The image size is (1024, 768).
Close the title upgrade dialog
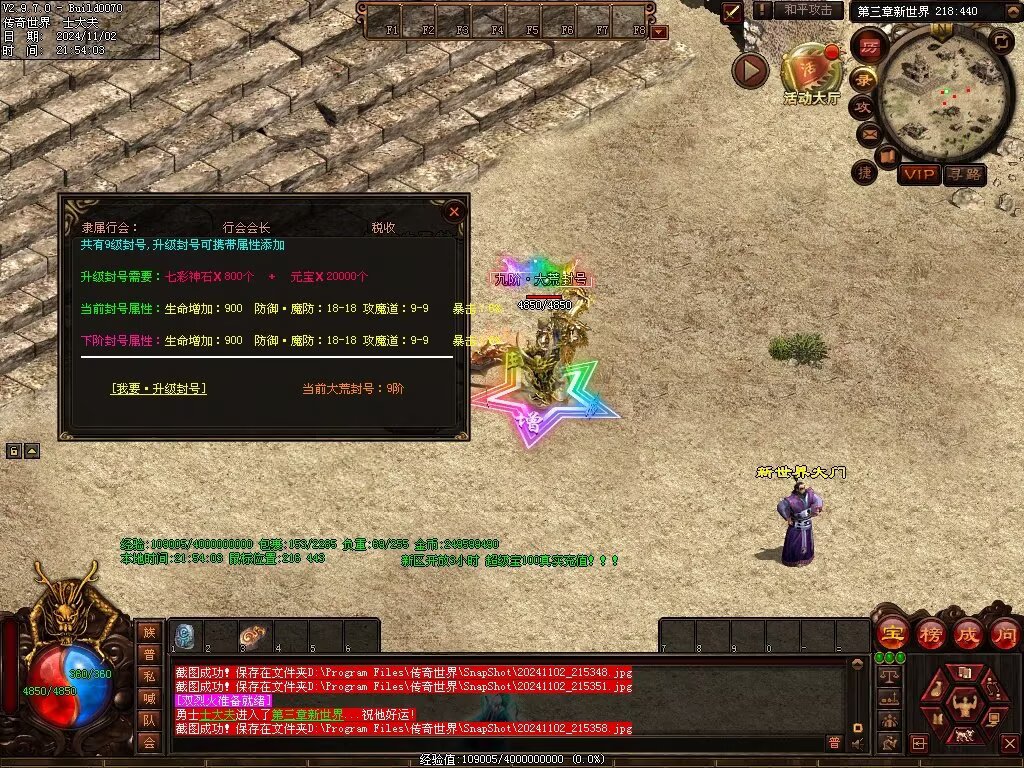coord(454,211)
